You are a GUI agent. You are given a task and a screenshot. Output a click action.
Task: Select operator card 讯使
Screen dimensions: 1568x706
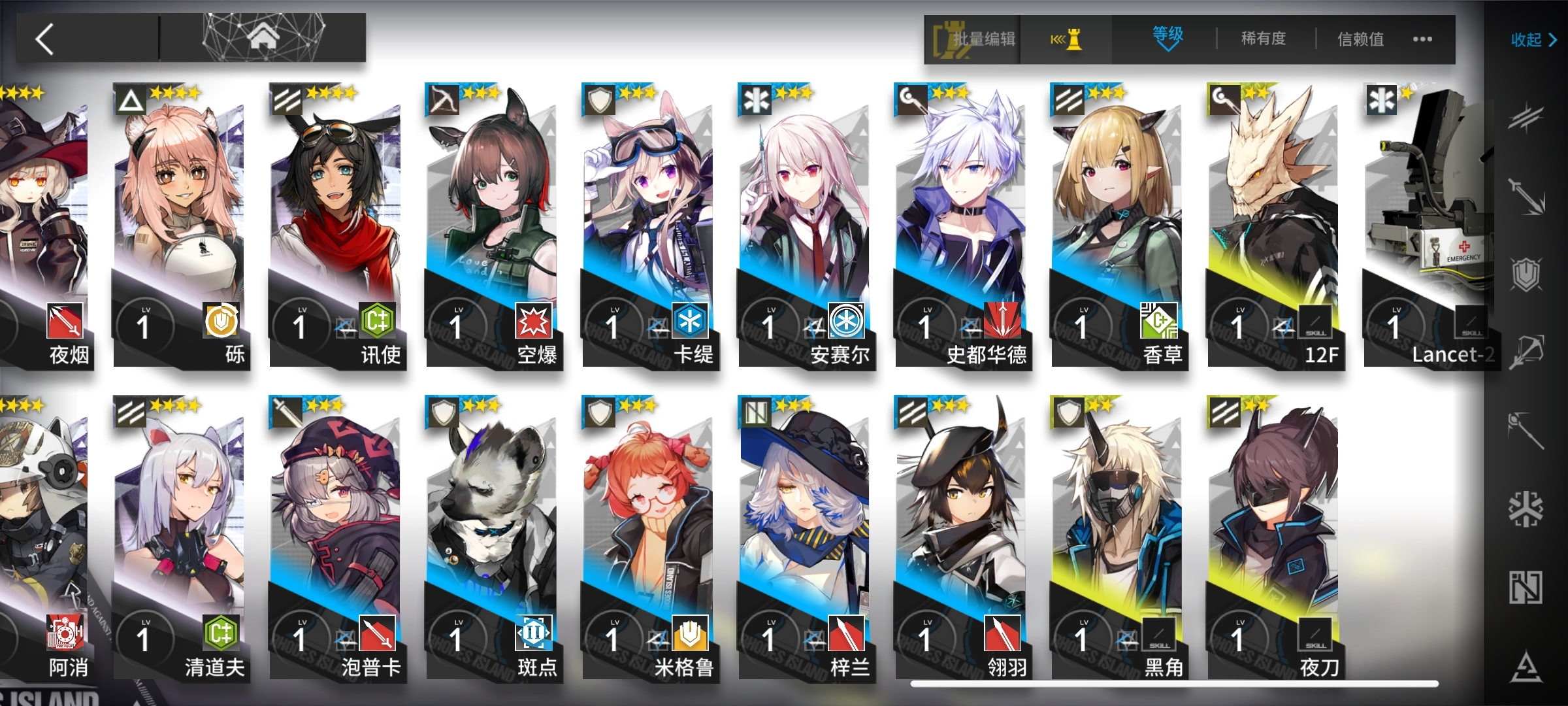(x=336, y=226)
